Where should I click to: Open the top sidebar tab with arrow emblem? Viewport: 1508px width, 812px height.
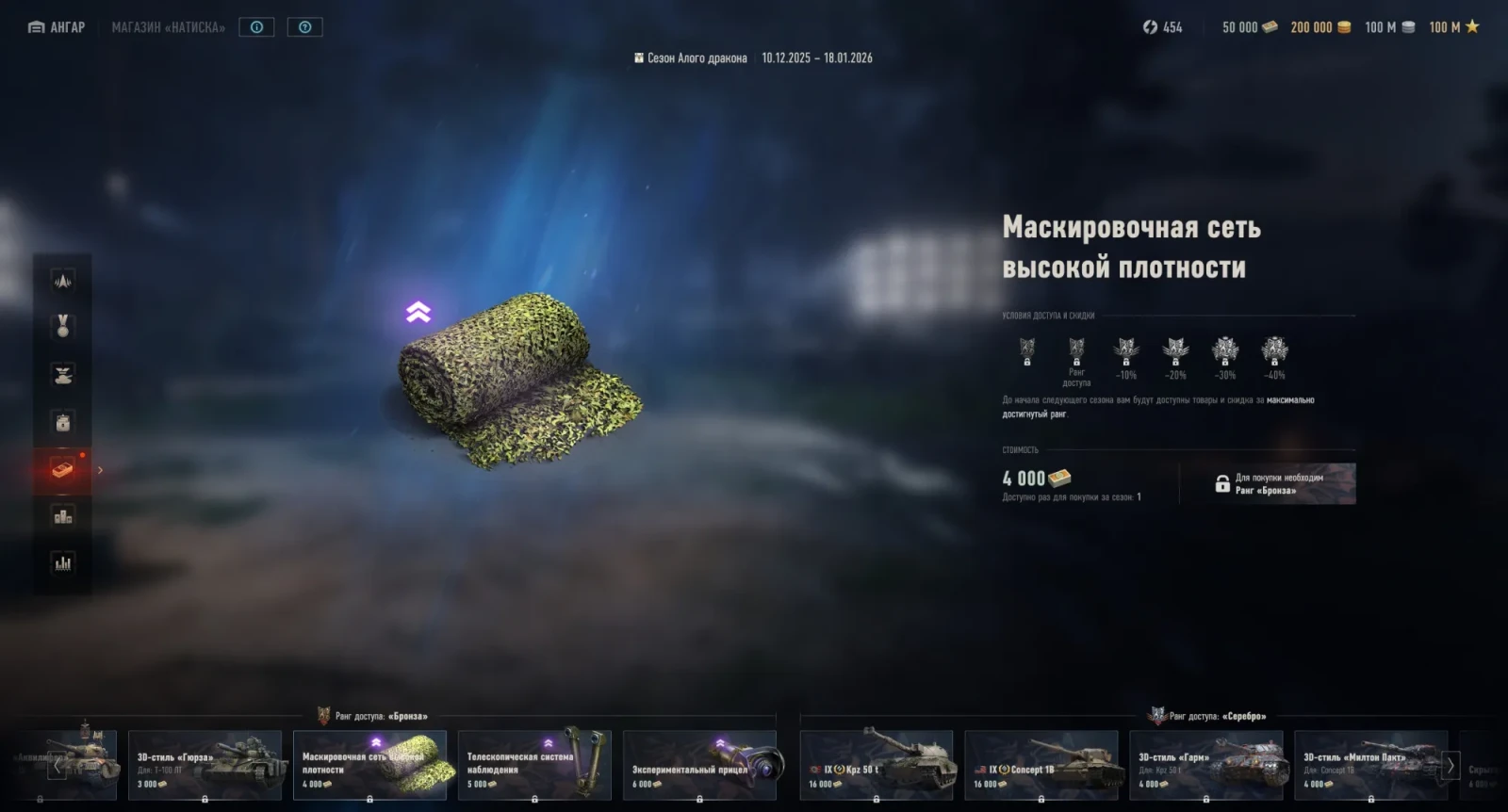[x=63, y=280]
